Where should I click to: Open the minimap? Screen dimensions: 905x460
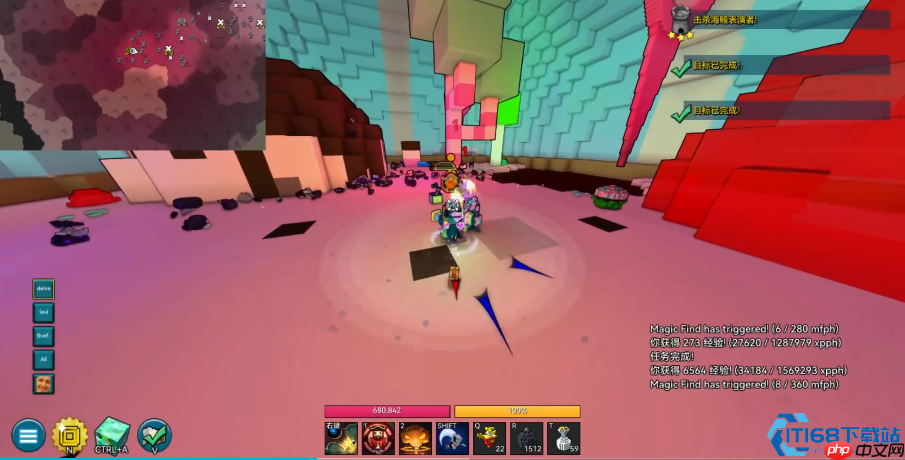coord(132,75)
